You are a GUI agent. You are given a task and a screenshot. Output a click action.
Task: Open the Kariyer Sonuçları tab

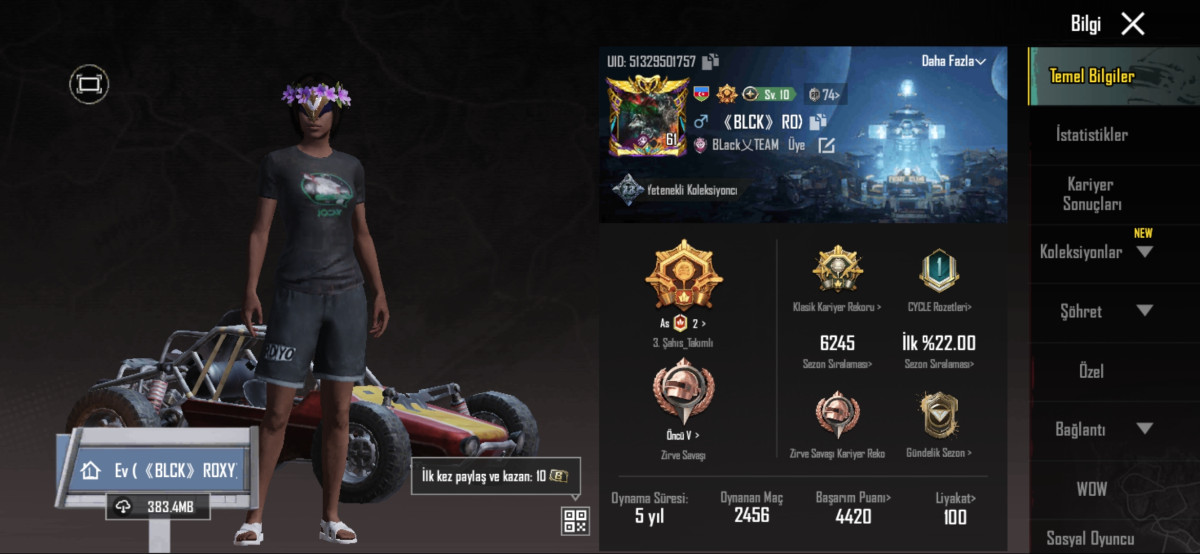click(1090, 194)
